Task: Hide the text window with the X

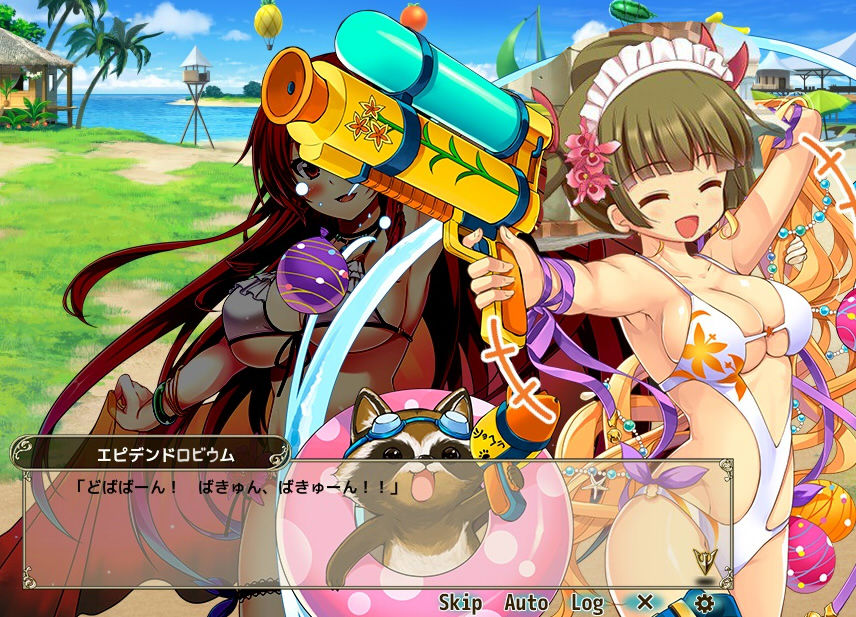Action: click(645, 602)
